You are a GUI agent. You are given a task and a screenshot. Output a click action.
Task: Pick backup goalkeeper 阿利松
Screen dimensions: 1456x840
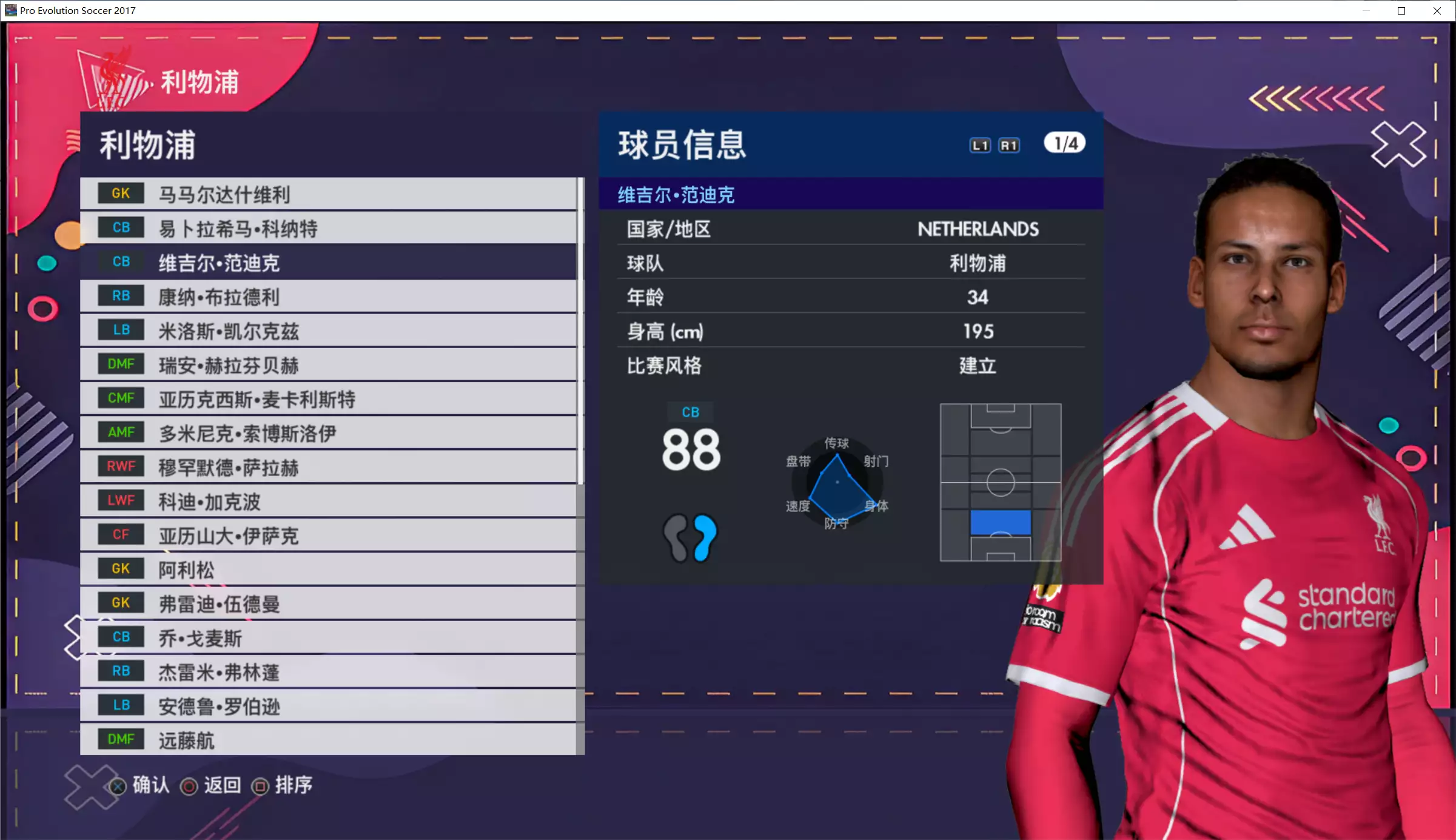(327, 570)
